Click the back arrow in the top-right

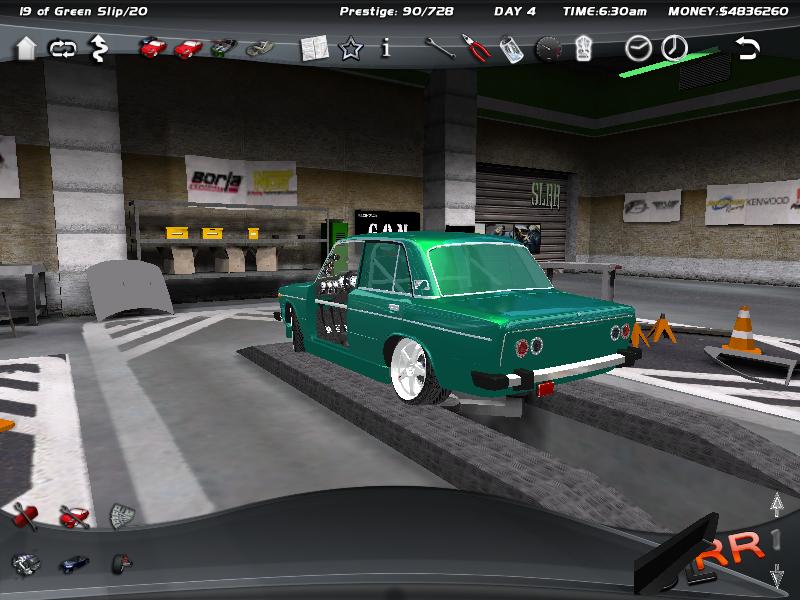tap(746, 47)
